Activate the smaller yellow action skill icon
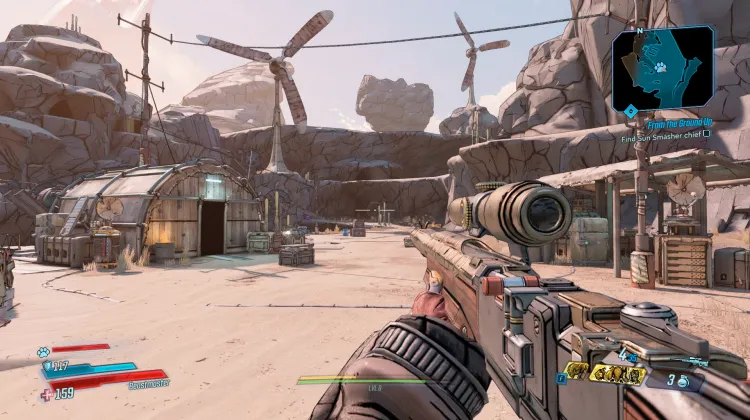 point(577,372)
